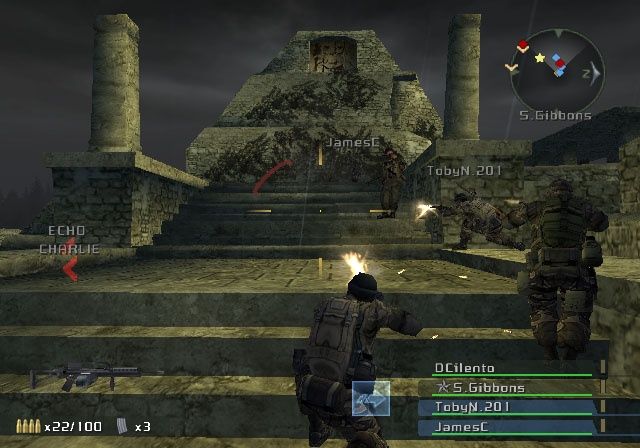
Task: Click the Echo Charlie waypoint marker
Action: point(70,268)
